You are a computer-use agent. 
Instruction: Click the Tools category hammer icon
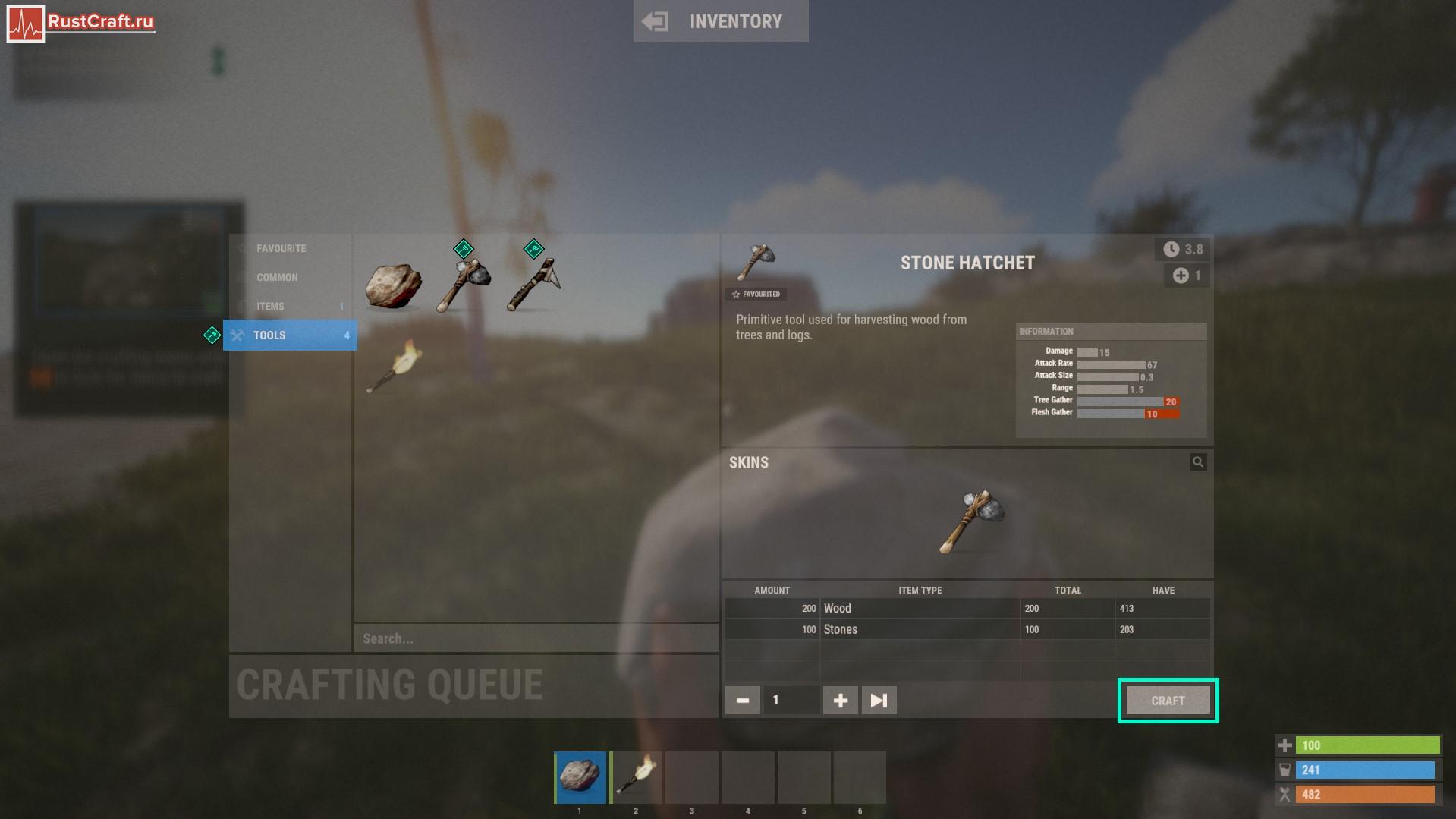[240, 335]
